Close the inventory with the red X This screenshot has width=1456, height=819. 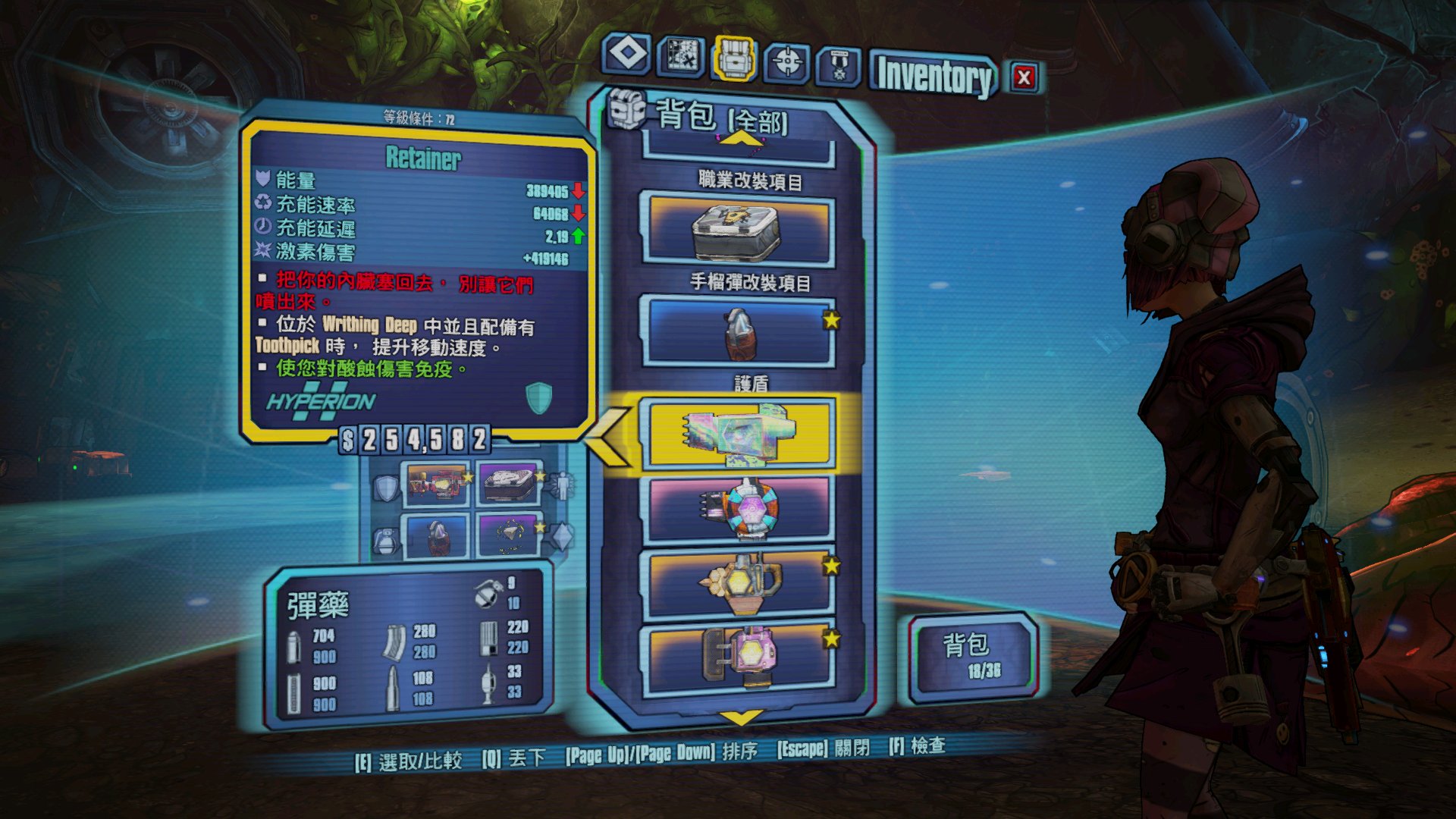(x=1024, y=77)
